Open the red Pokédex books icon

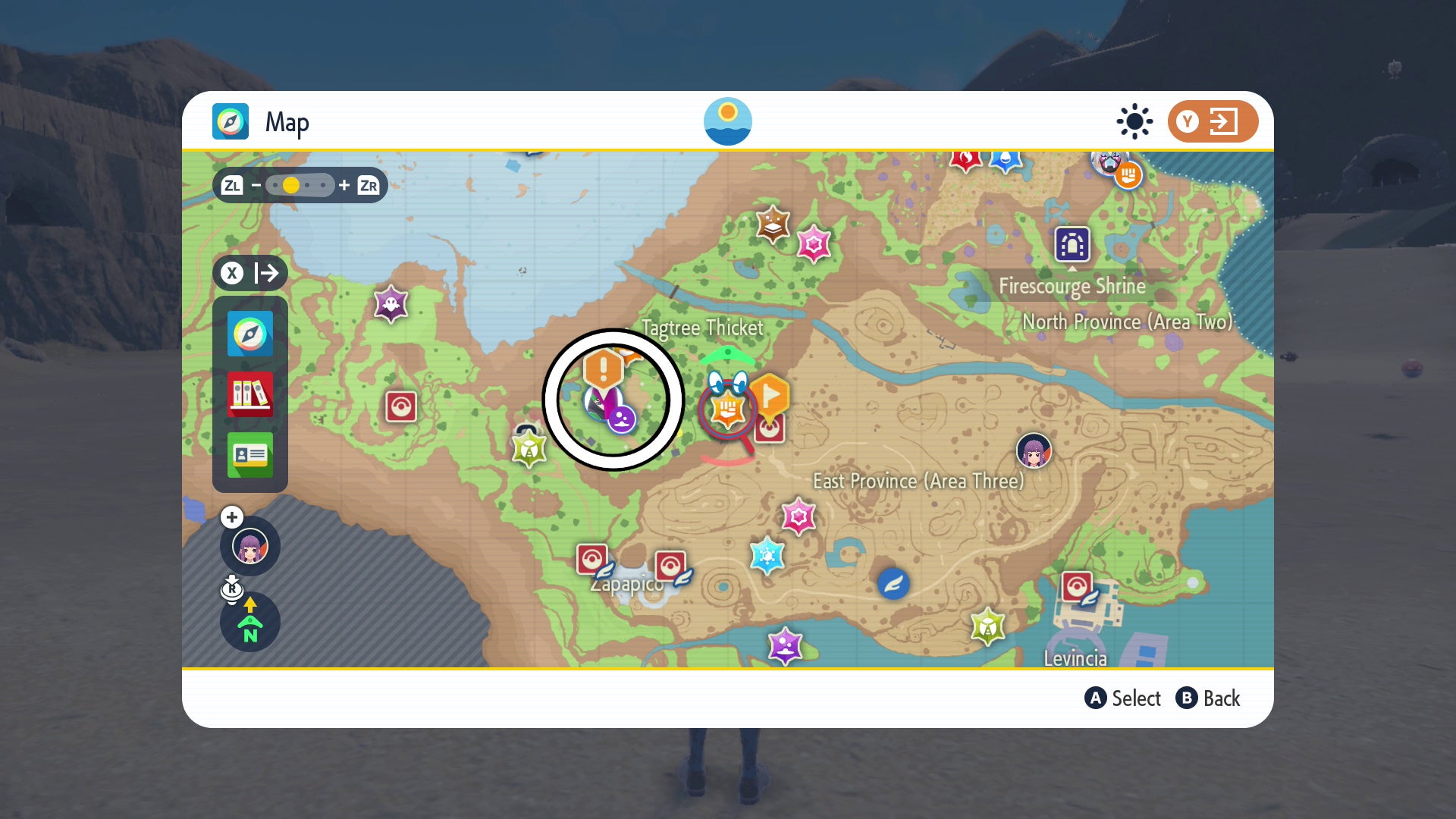coord(249,394)
